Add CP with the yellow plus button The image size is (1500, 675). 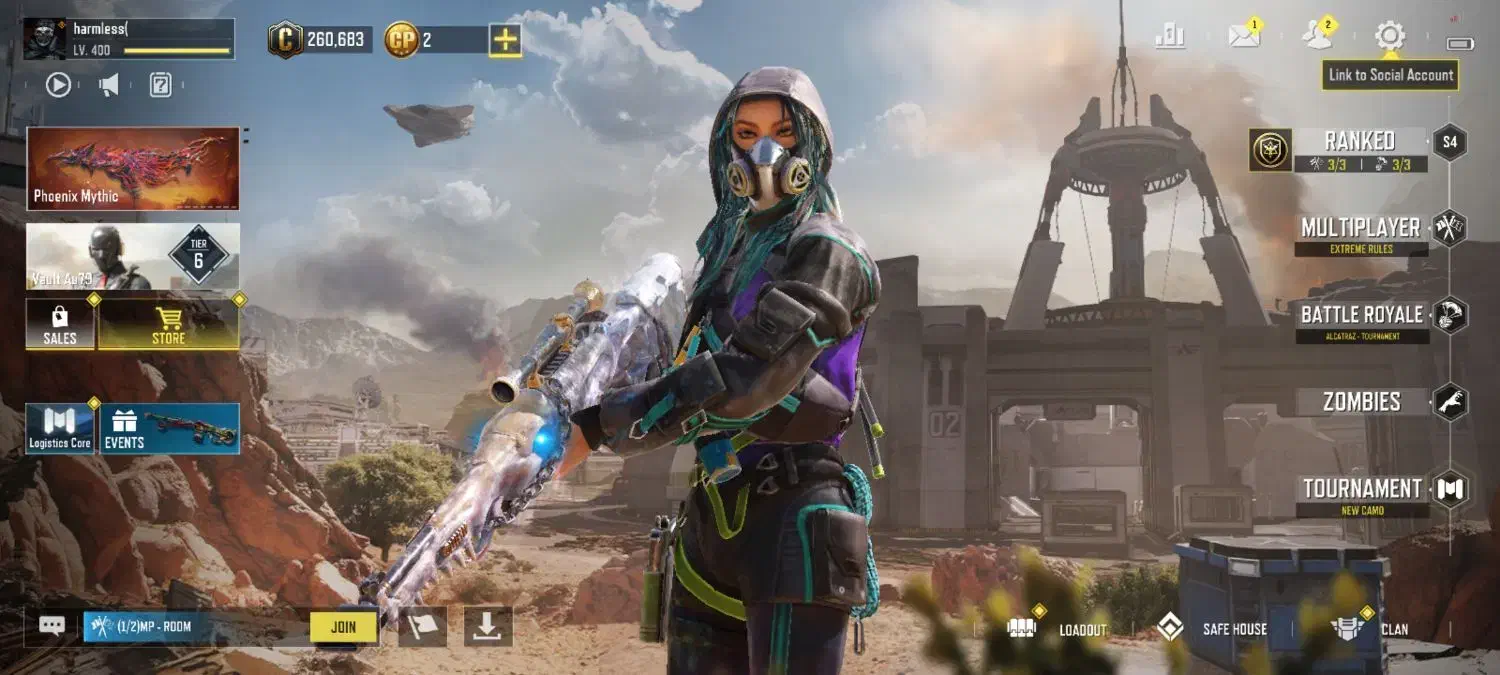504,40
